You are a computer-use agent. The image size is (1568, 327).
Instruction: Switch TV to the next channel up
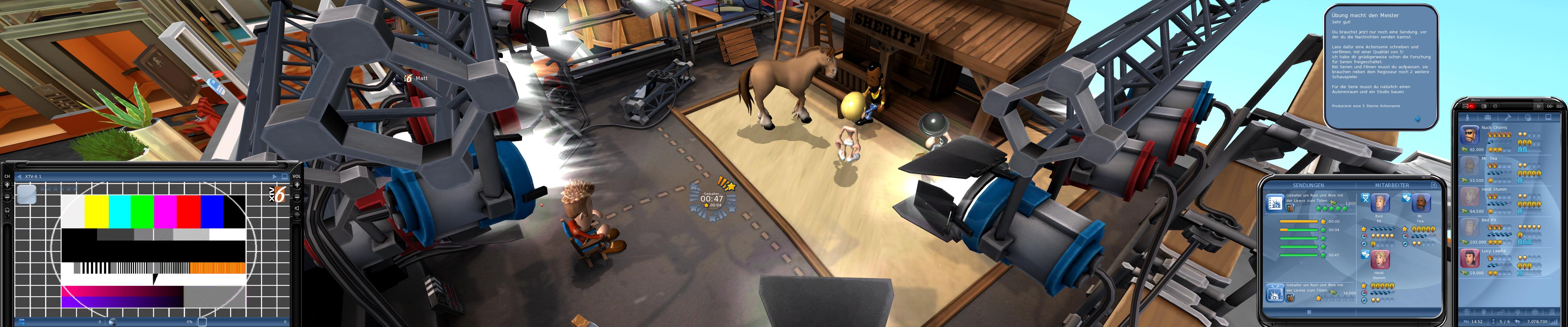7,185
